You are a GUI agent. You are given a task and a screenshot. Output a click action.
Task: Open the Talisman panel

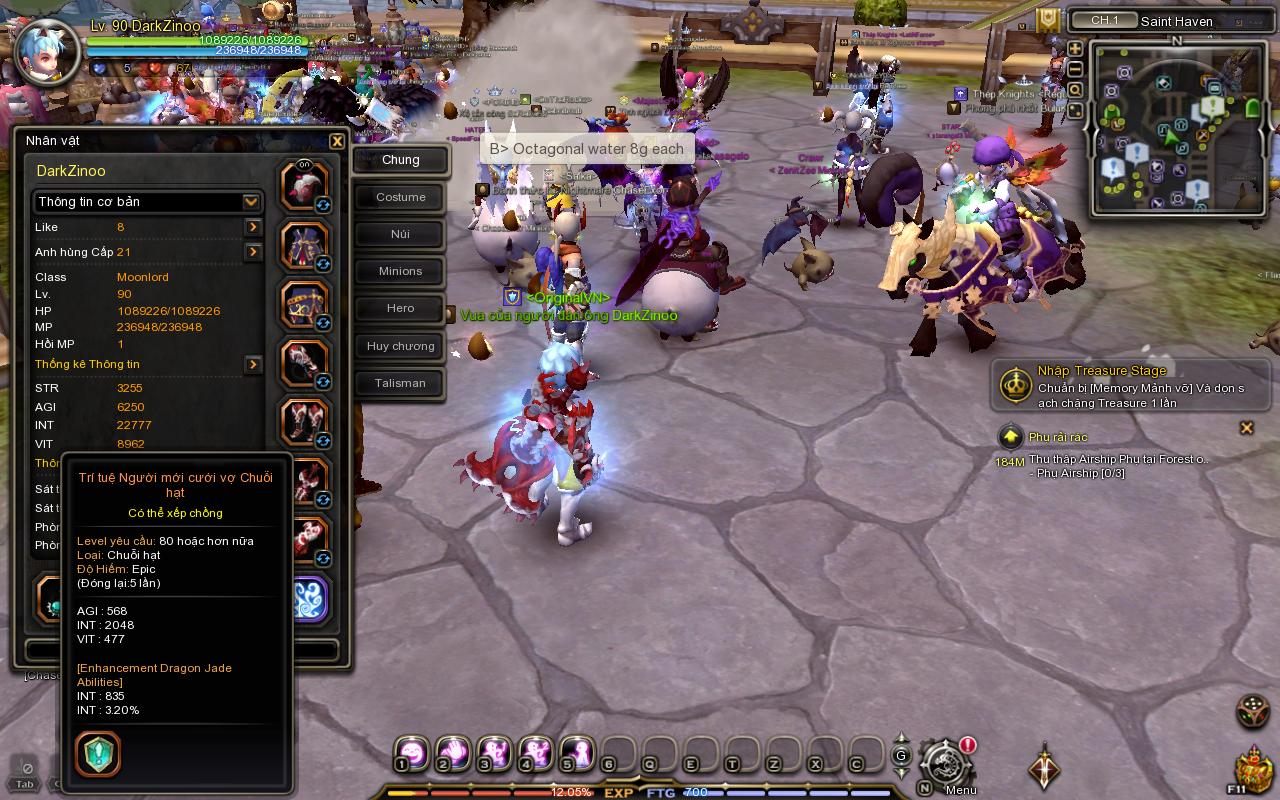tap(398, 383)
